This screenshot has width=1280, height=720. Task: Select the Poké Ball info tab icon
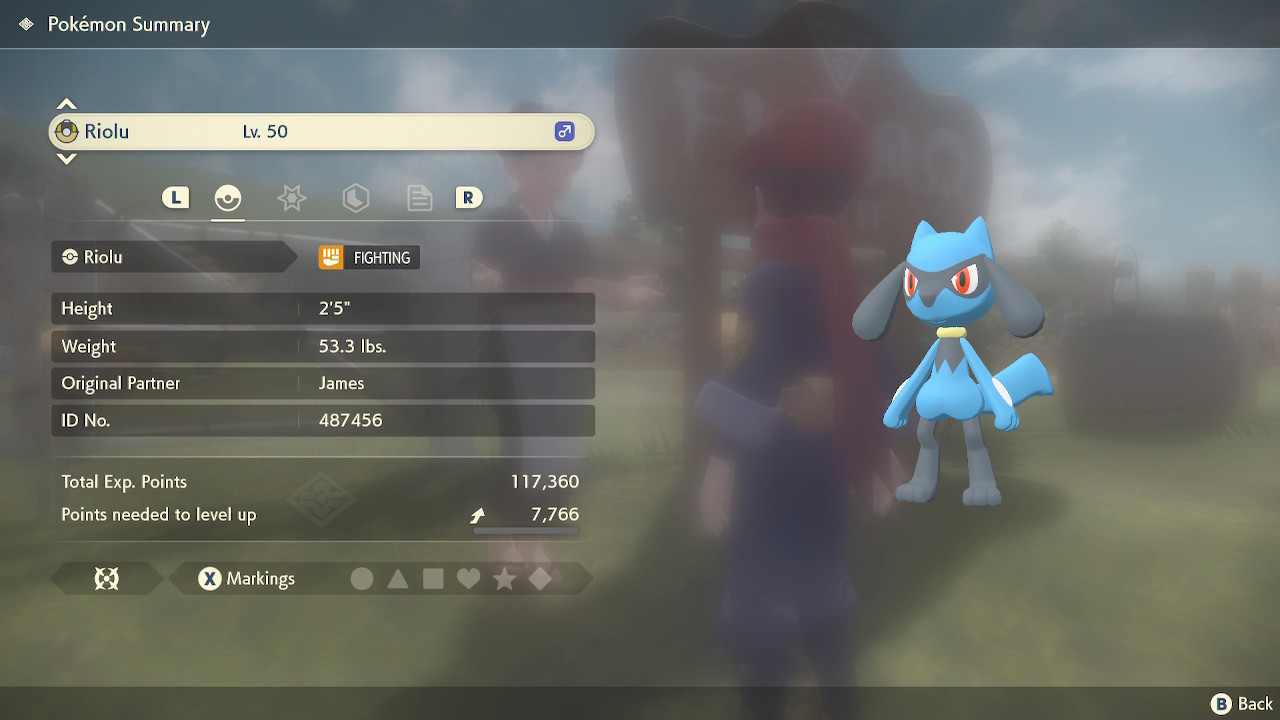tap(227, 198)
